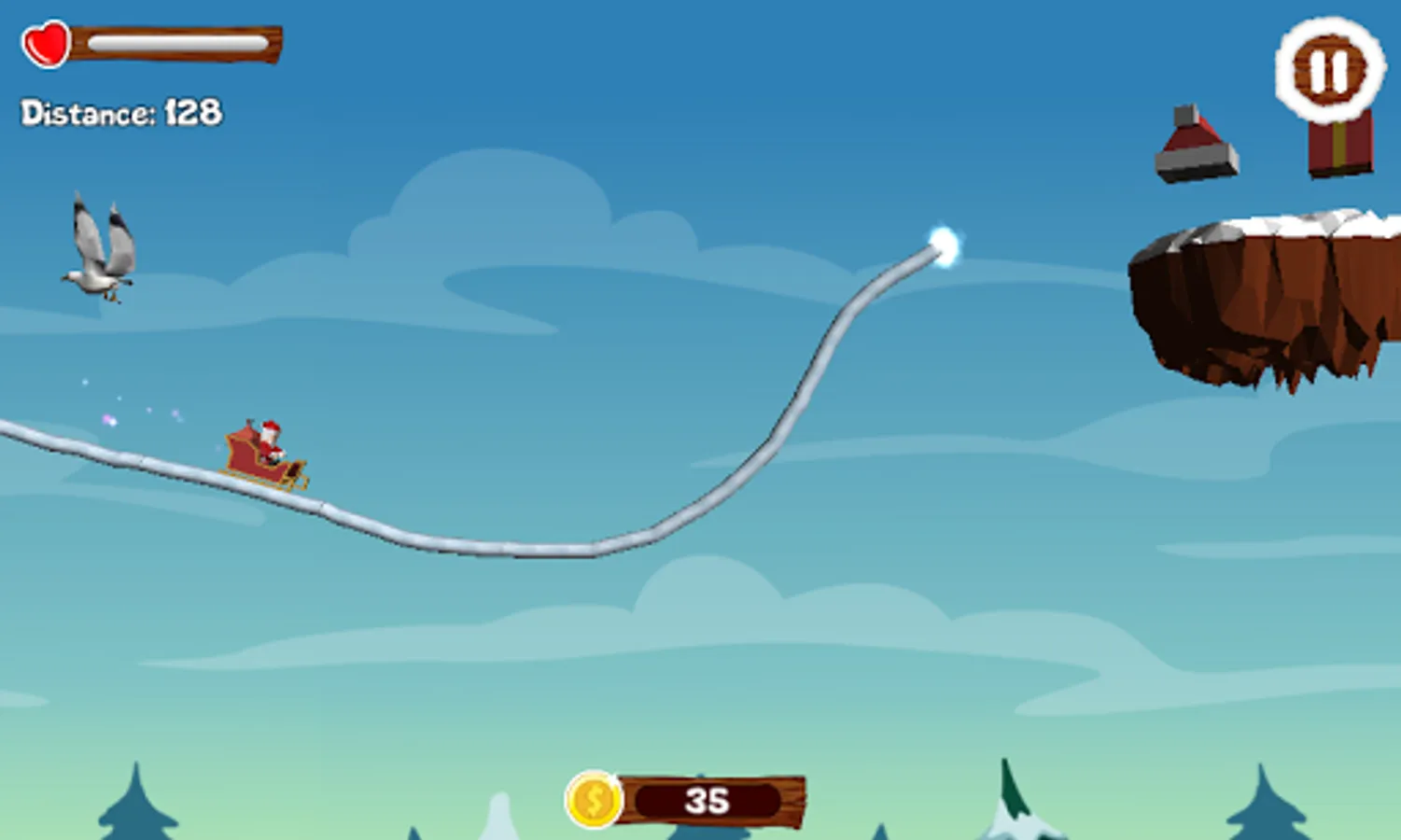Click the red heart health icon
This screenshot has width=1401, height=840.
[44, 44]
